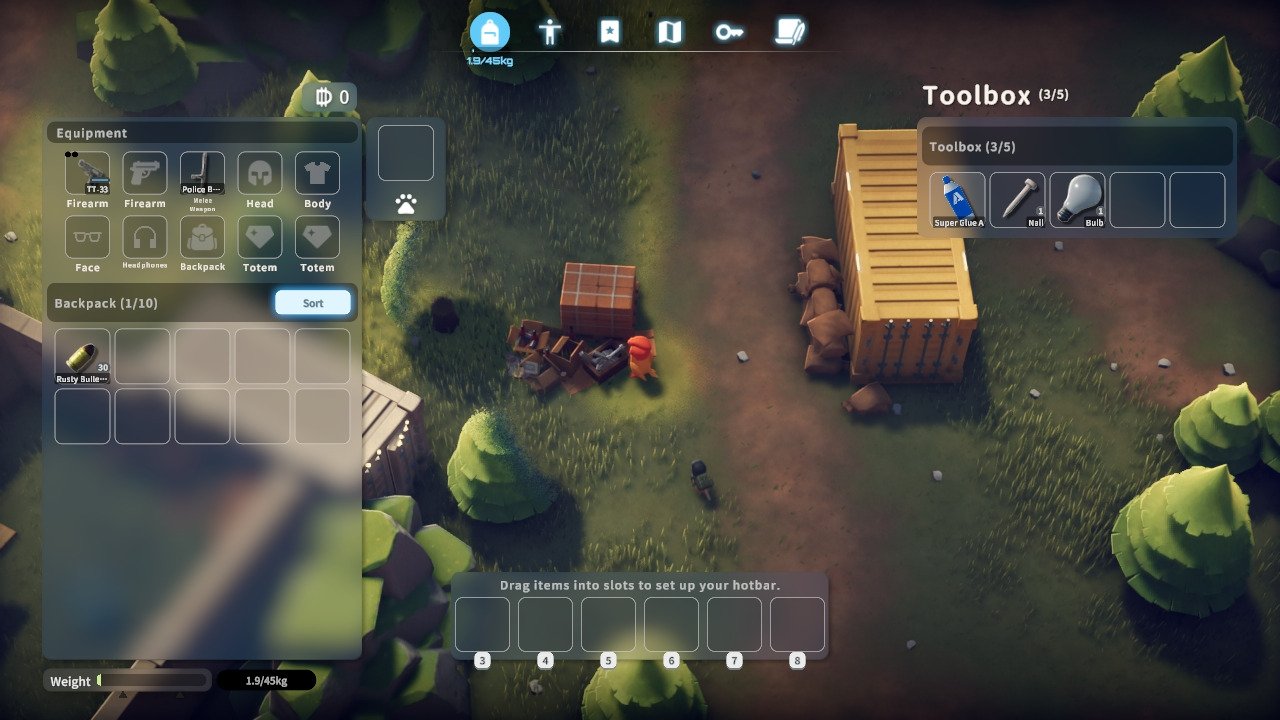Open the backpack inventory tab

pyautogui.click(x=489, y=32)
